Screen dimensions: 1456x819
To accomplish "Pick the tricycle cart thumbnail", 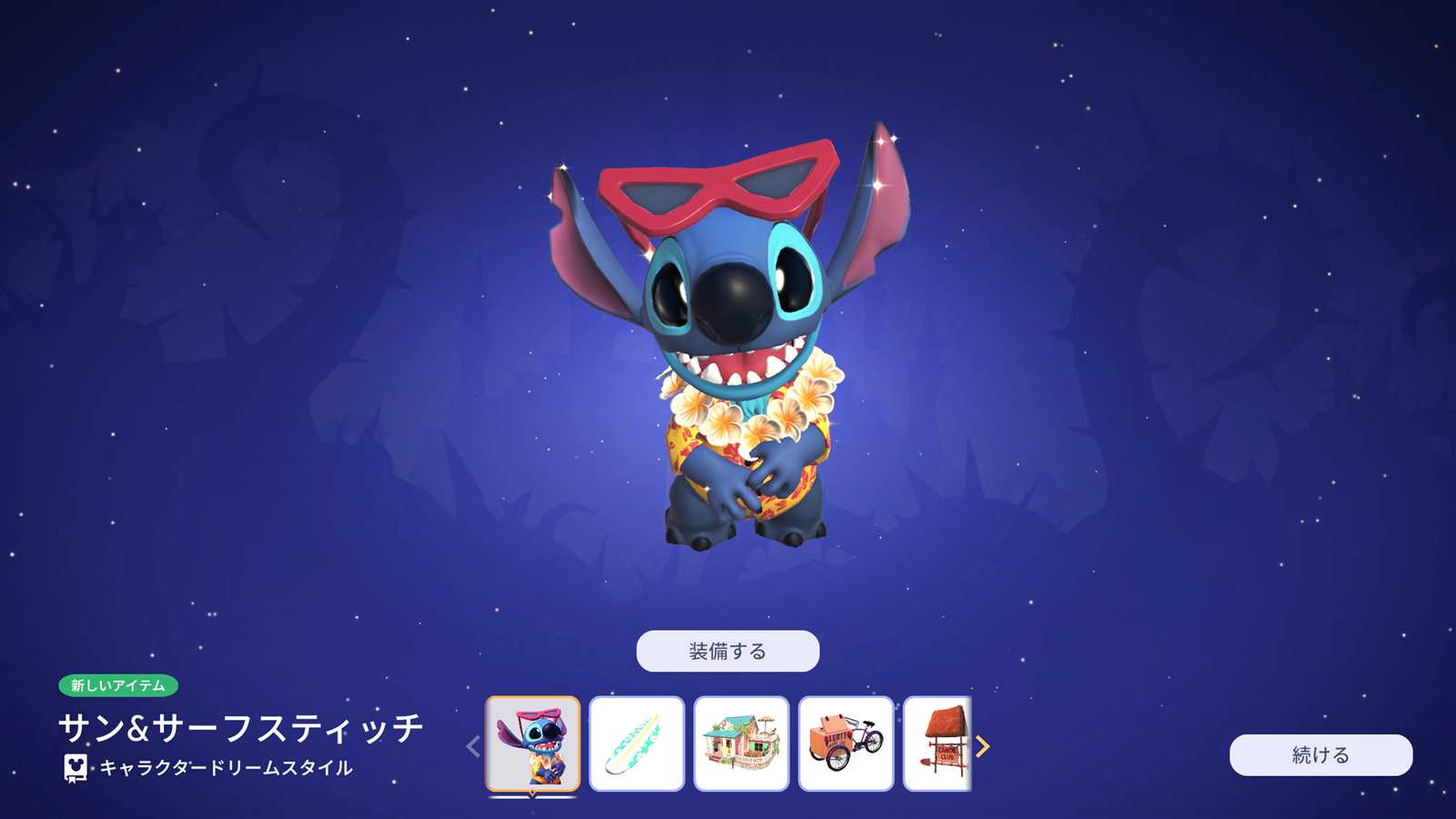I will pos(845,743).
